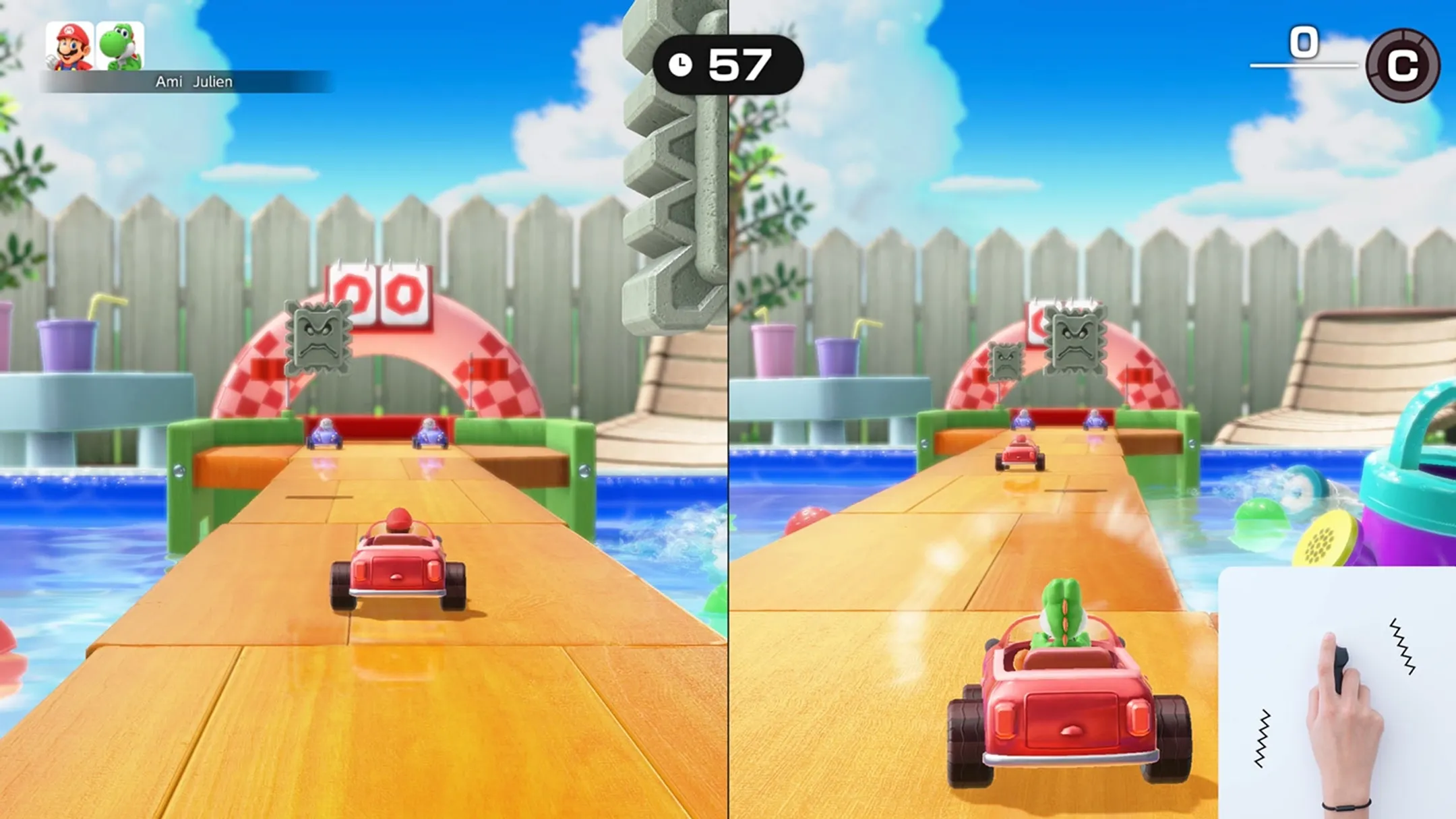This screenshot has height=819, width=1456.
Task: Click the score counter showing 0
Action: 1305,40
